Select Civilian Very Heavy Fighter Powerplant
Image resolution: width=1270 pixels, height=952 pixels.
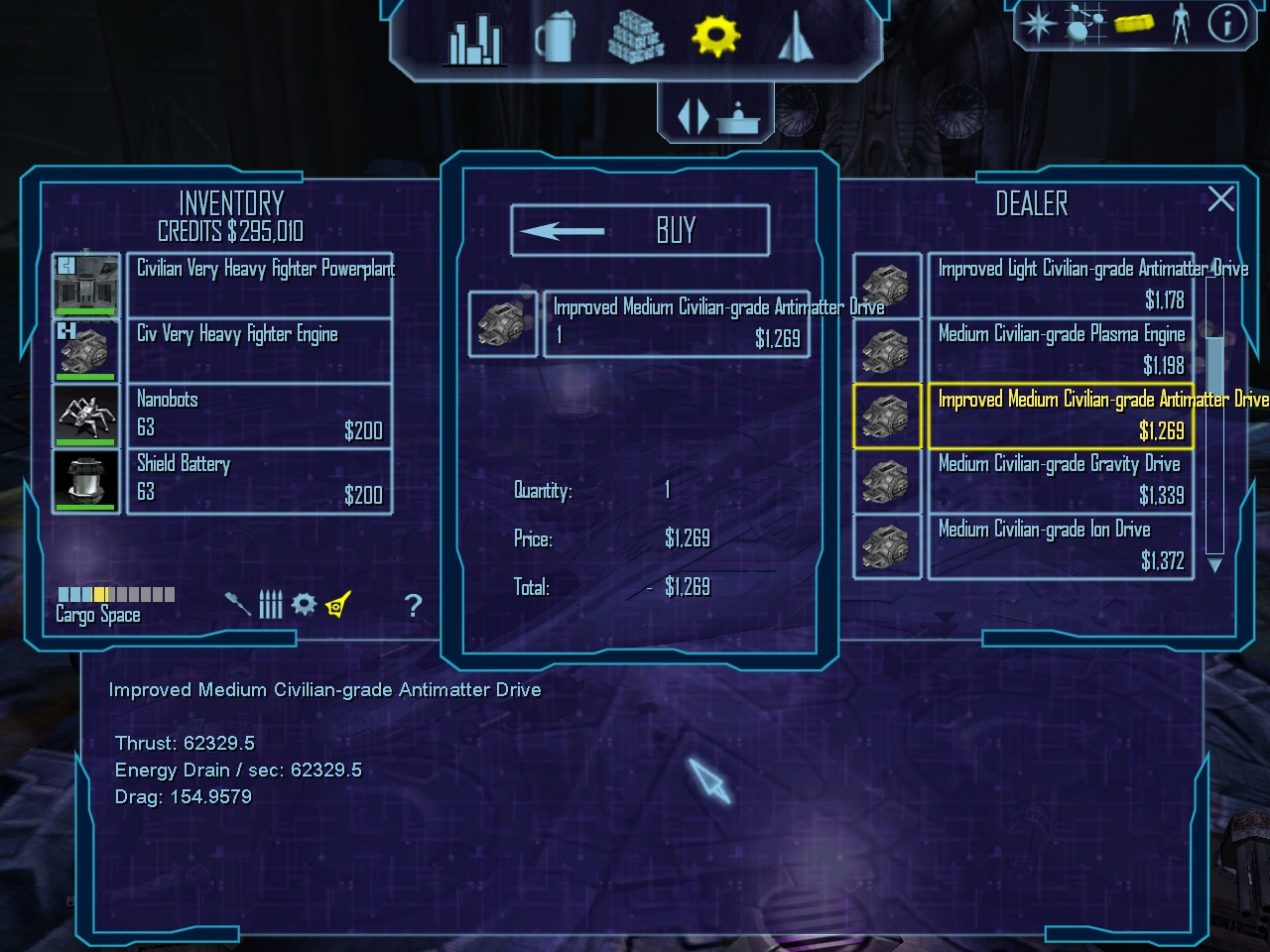point(260,285)
